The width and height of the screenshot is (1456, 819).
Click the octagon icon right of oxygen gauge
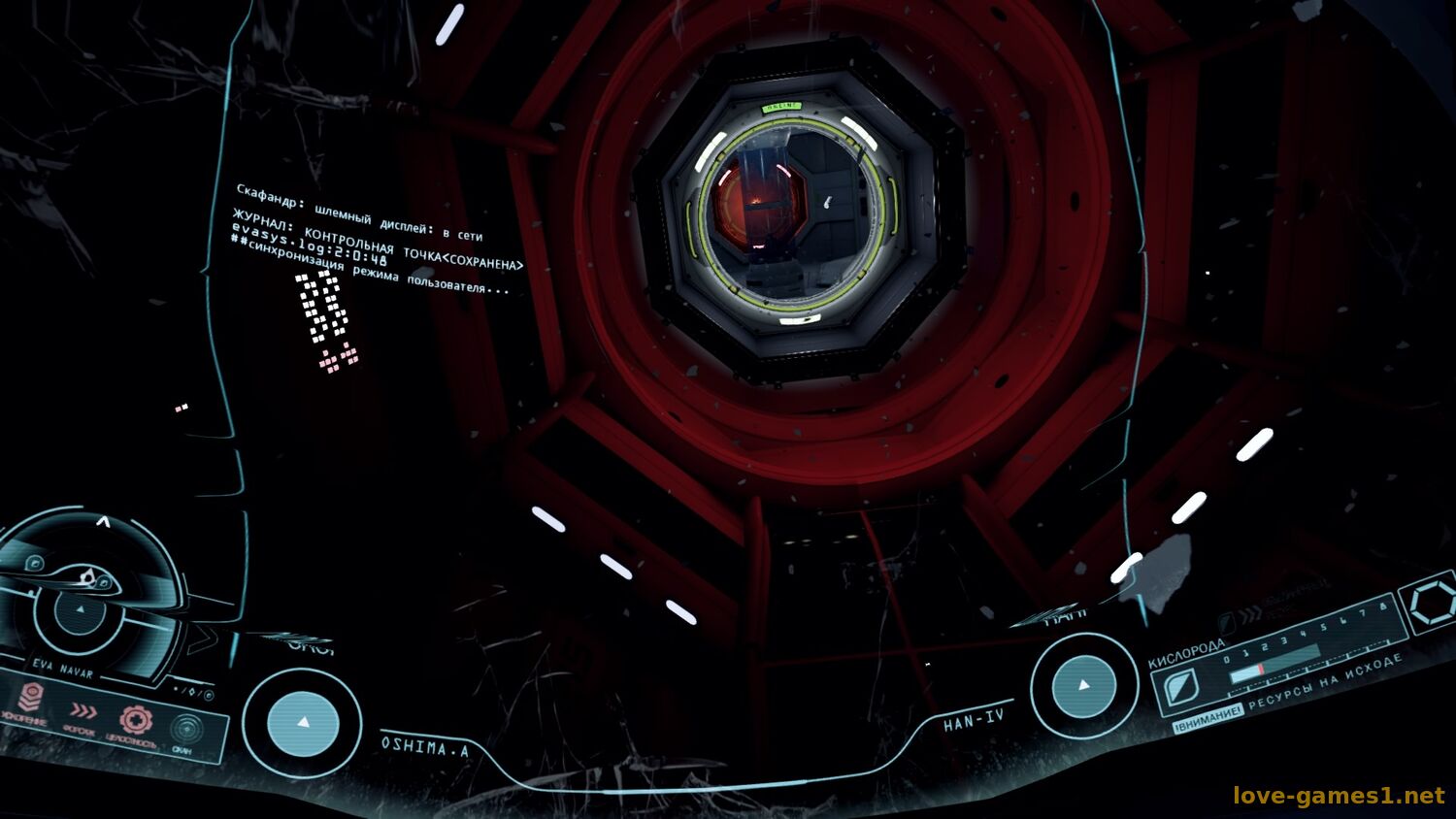[1432, 604]
